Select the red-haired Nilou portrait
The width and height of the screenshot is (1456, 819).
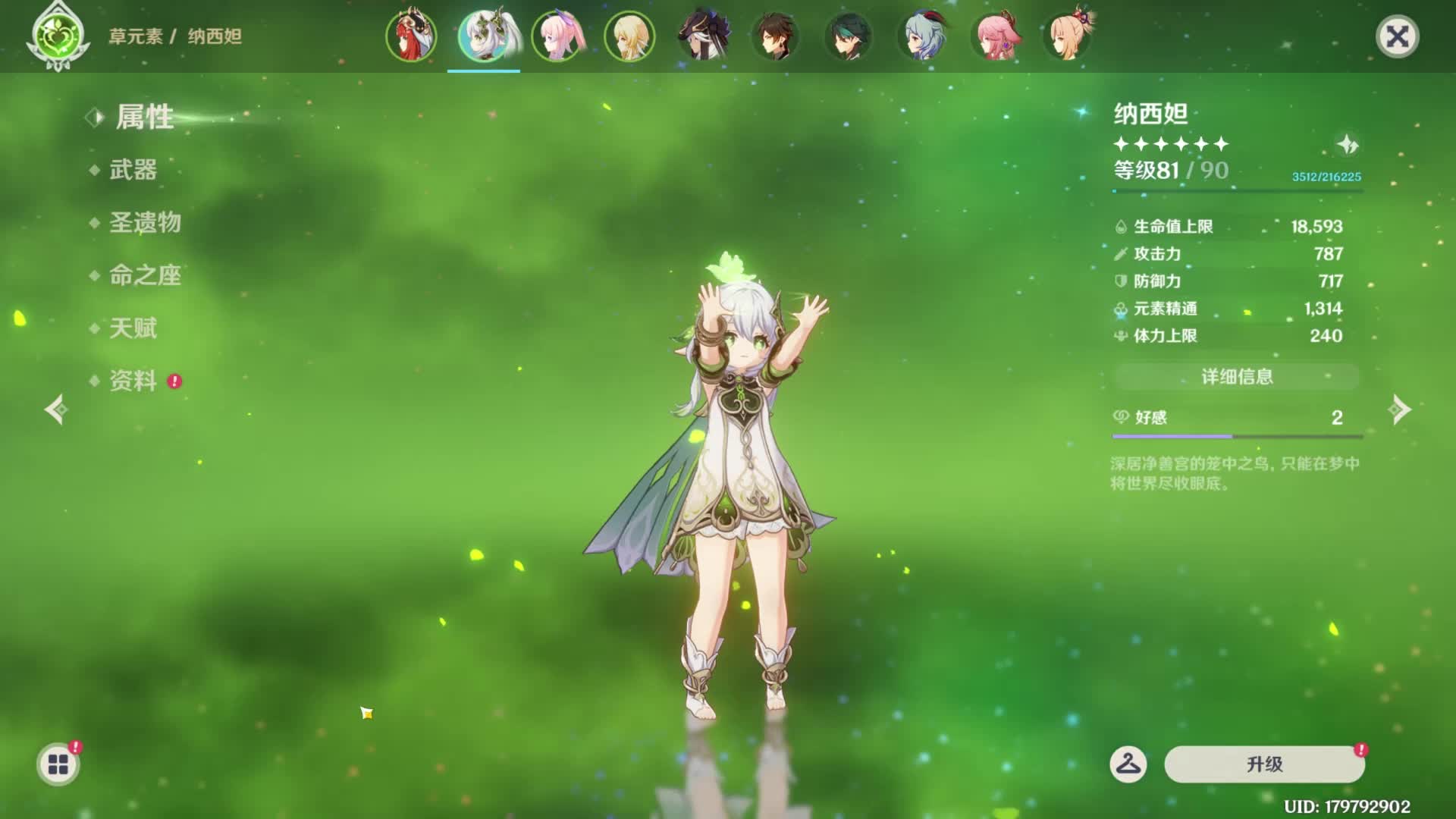411,36
